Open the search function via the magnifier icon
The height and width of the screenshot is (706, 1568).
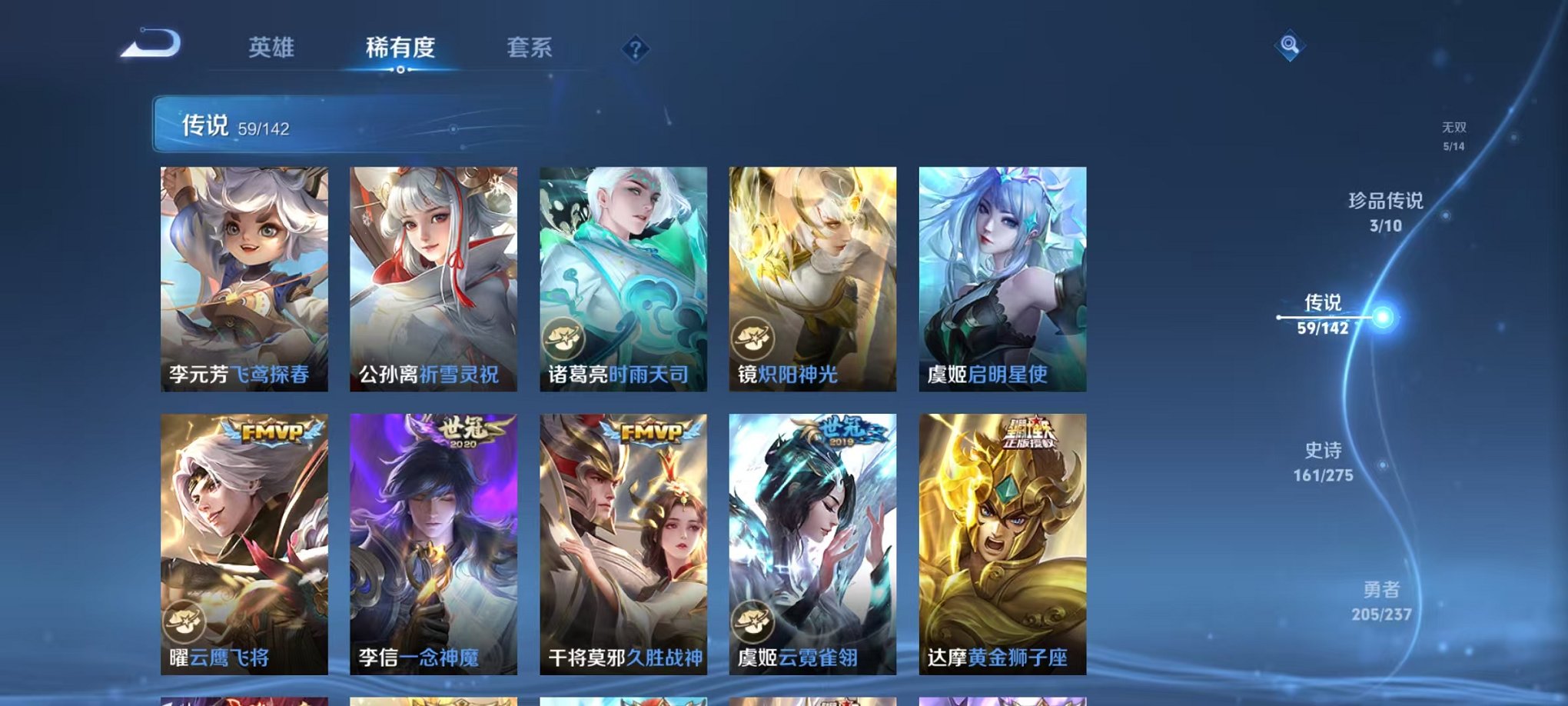point(1291,45)
